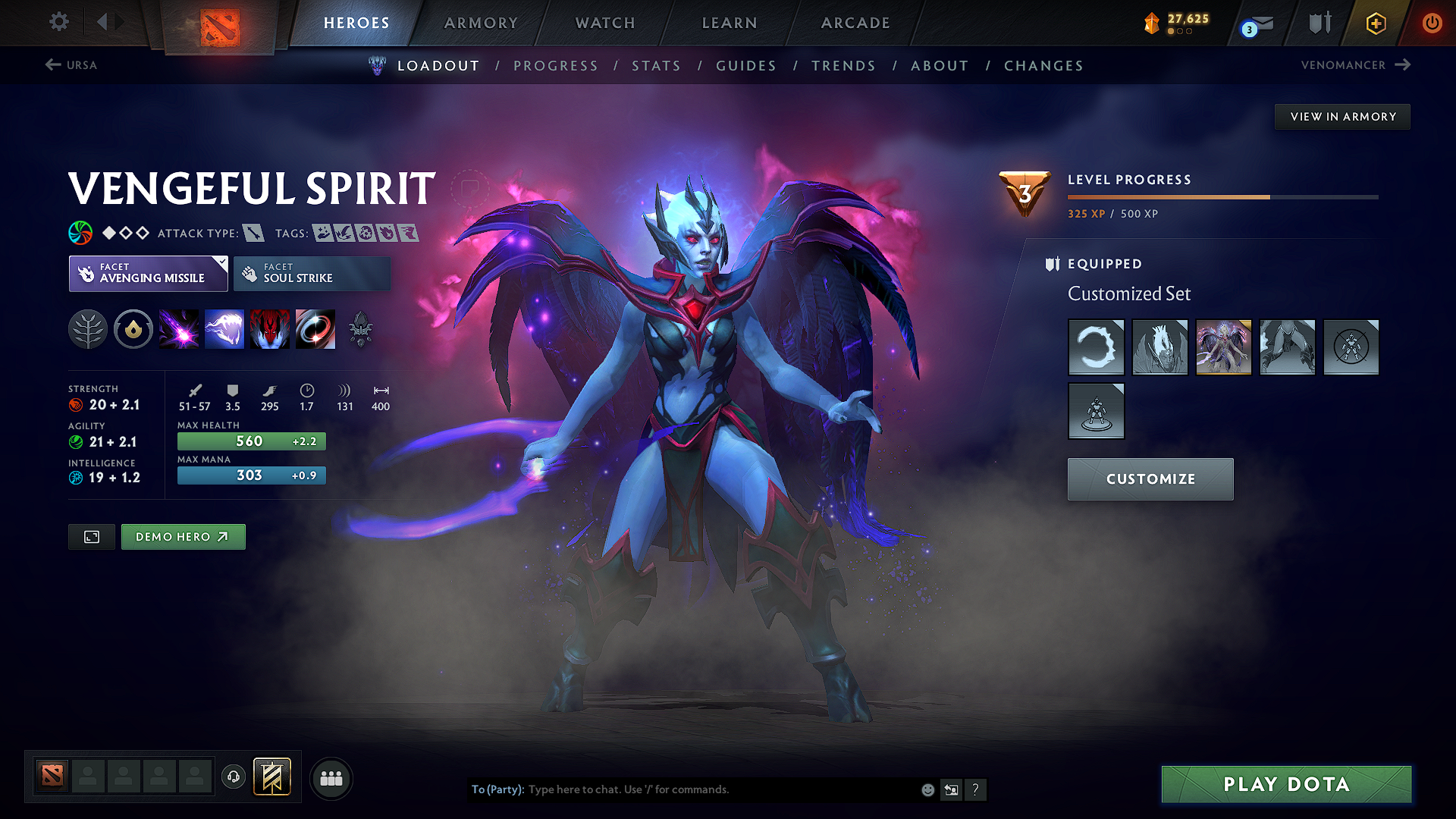Open the Aghanim's Scepter upgrade icon

pos(360,328)
